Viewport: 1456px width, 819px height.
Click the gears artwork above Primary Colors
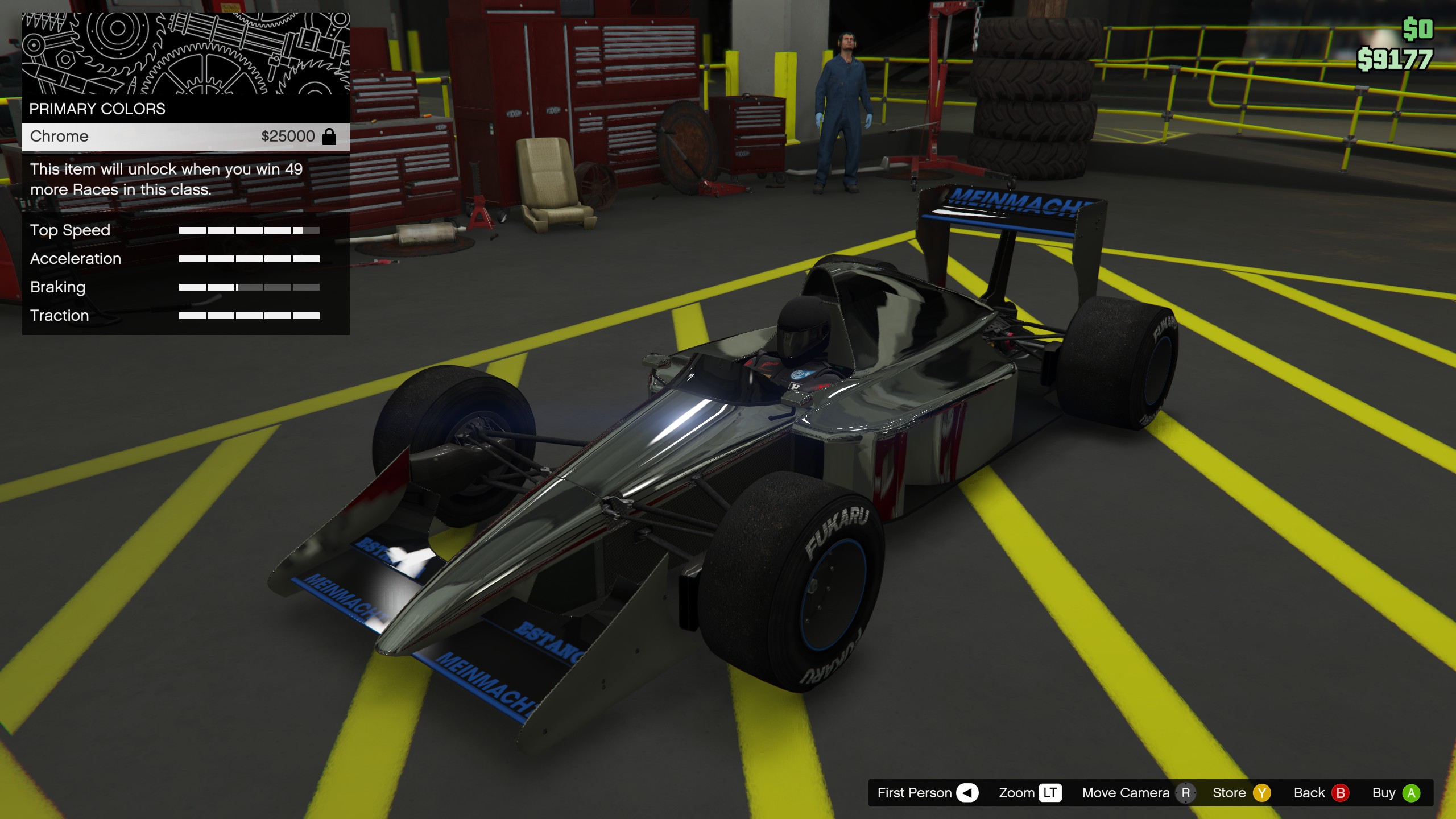tap(185, 54)
